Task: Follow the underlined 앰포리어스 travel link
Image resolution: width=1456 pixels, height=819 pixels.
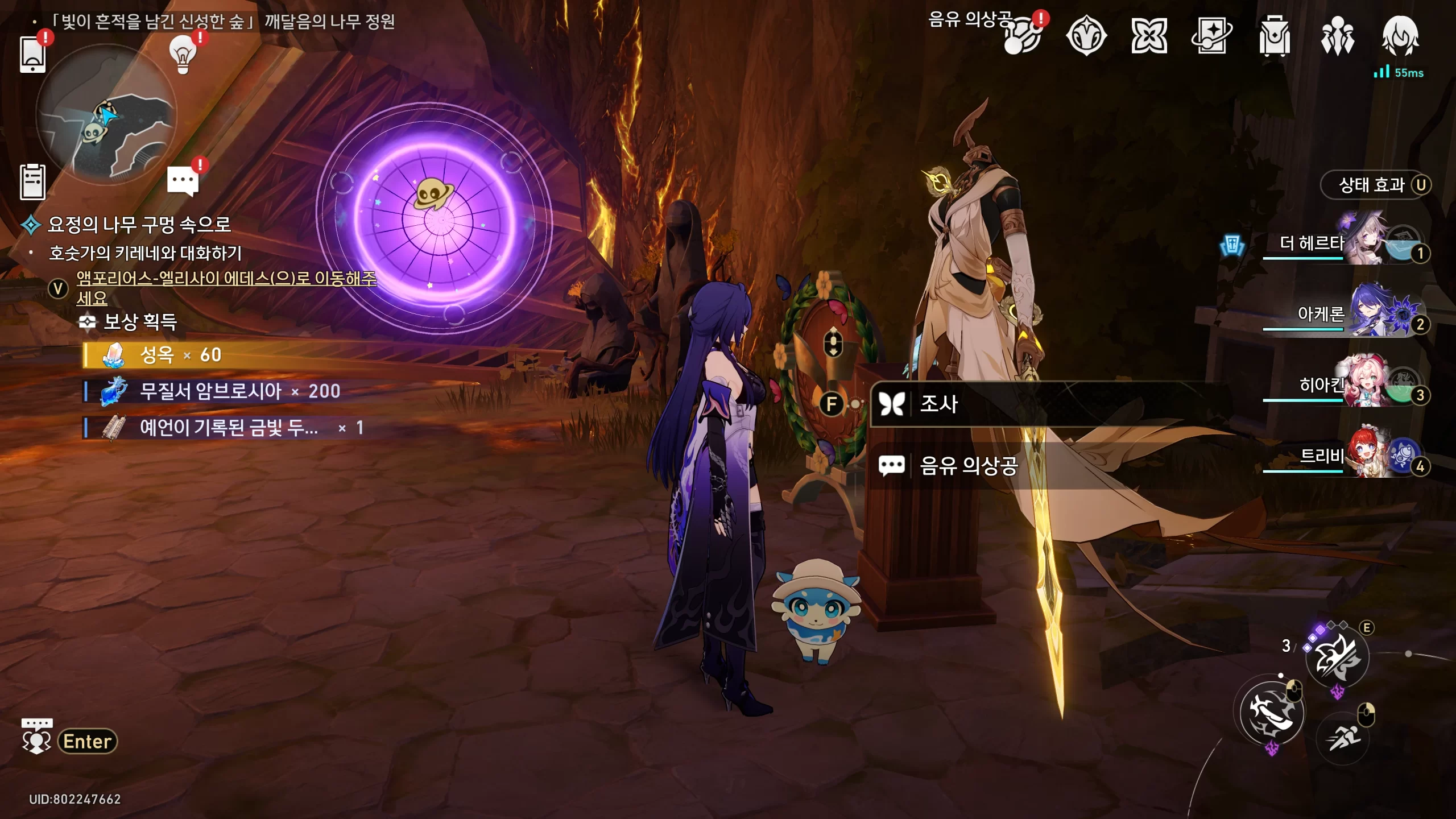Action: coord(226,279)
